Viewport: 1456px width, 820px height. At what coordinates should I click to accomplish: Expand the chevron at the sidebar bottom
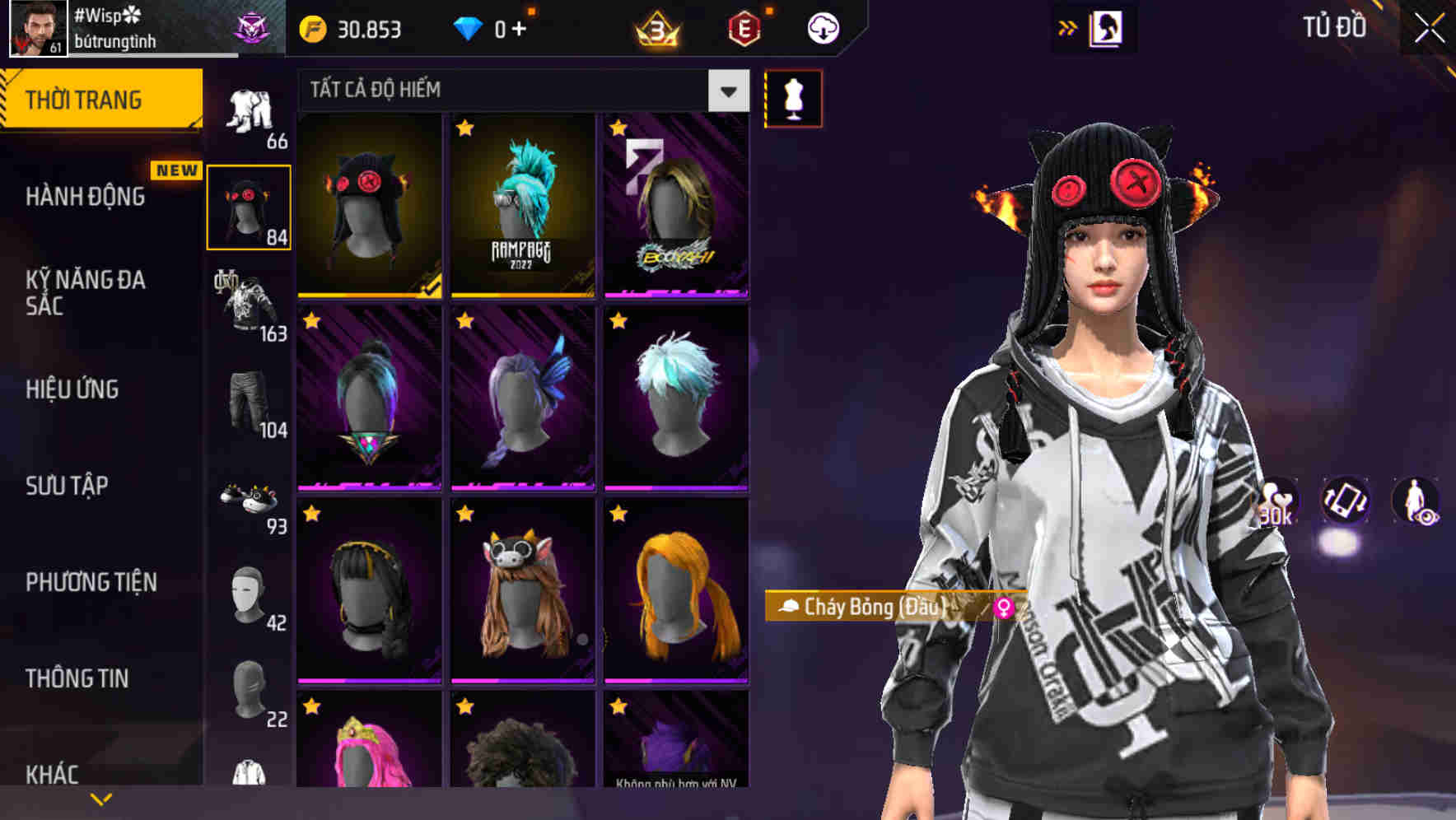[x=101, y=797]
